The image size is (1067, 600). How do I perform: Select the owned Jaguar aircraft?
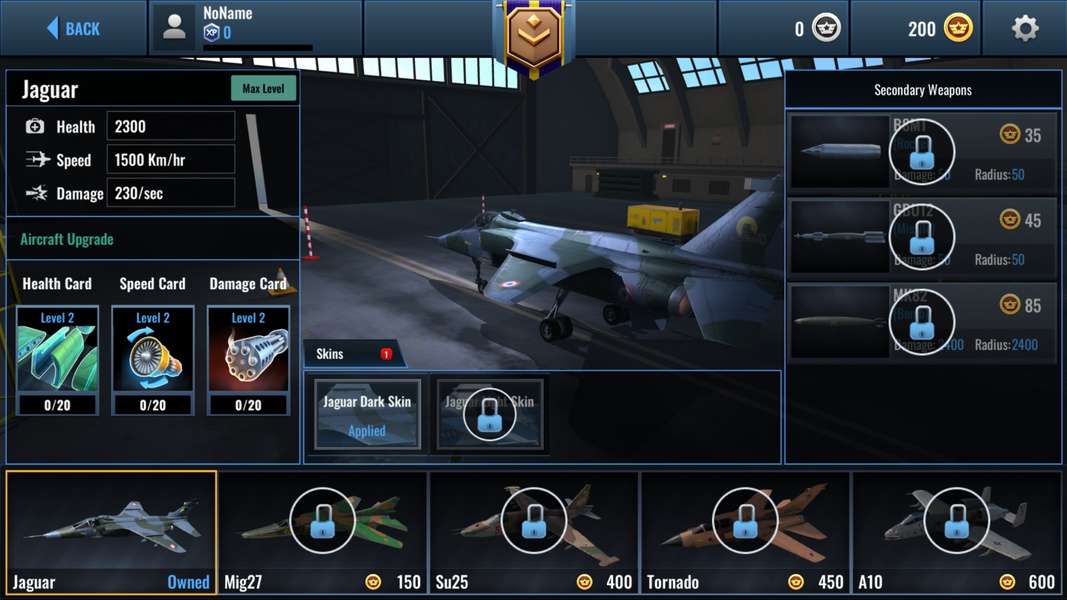(x=111, y=533)
